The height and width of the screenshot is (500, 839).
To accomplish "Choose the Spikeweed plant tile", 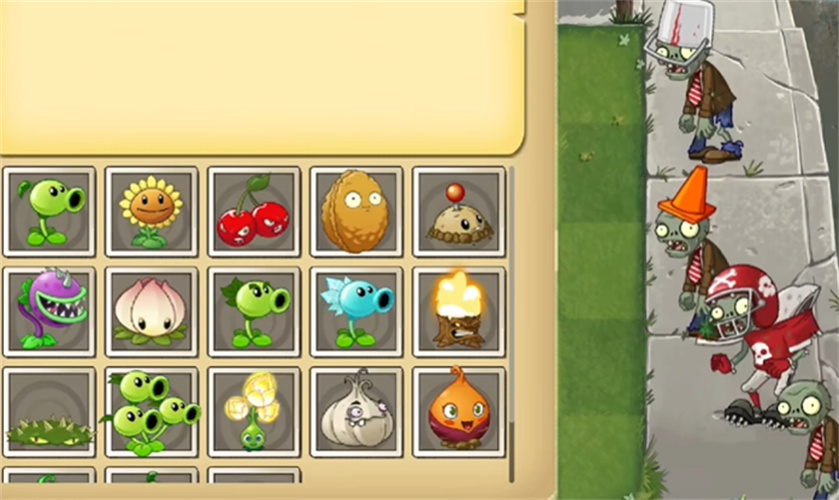I will tap(50, 412).
